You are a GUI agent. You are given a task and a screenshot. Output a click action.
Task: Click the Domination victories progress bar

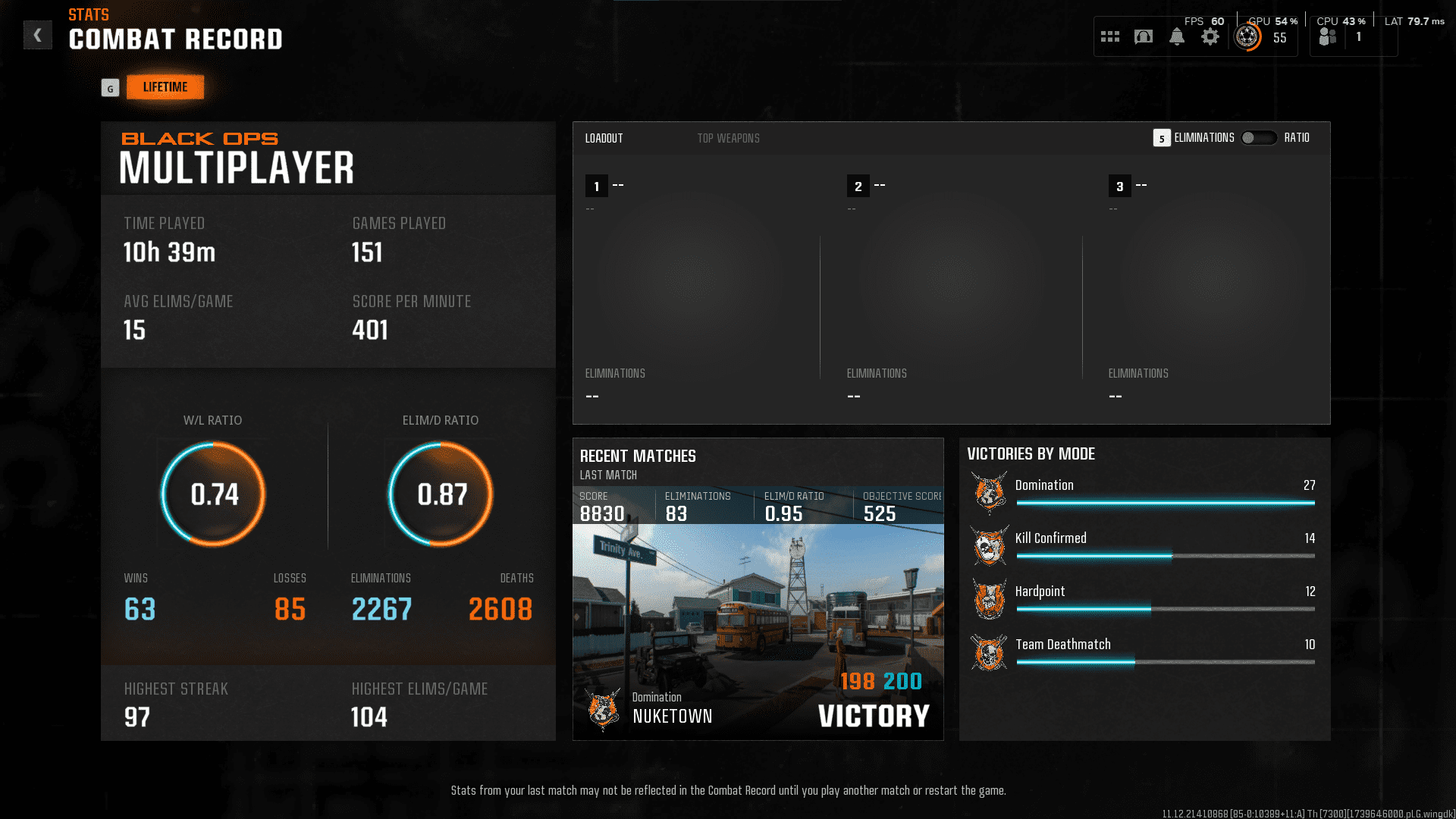(1166, 502)
